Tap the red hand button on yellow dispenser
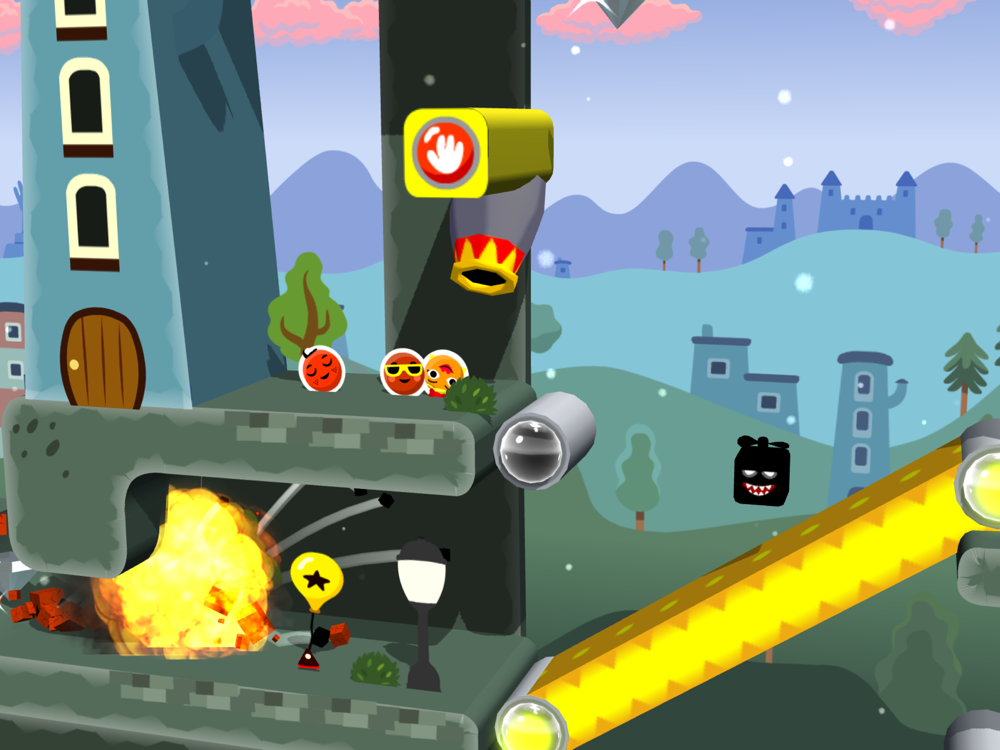Viewport: 1000px width, 750px height. [x=445, y=153]
